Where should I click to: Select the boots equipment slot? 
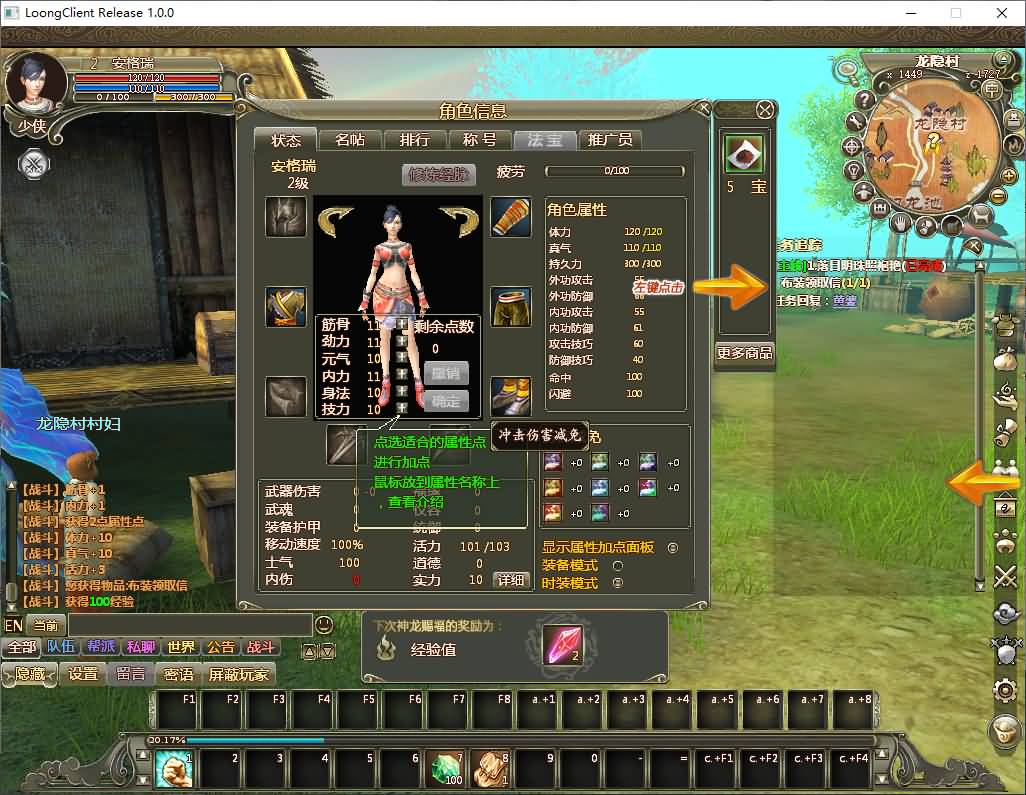pos(511,397)
